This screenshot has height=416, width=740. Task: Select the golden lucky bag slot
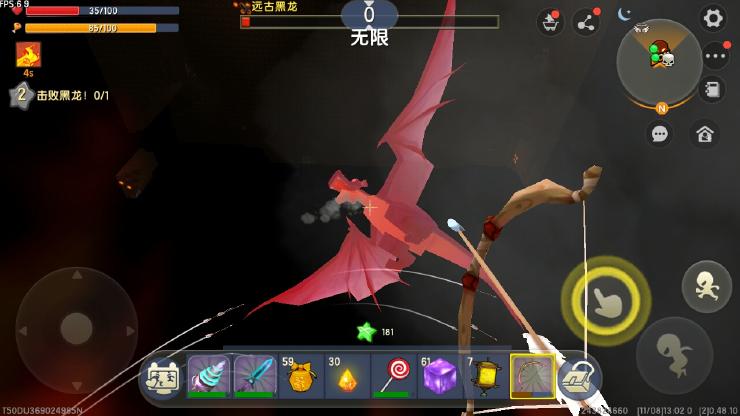click(300, 377)
